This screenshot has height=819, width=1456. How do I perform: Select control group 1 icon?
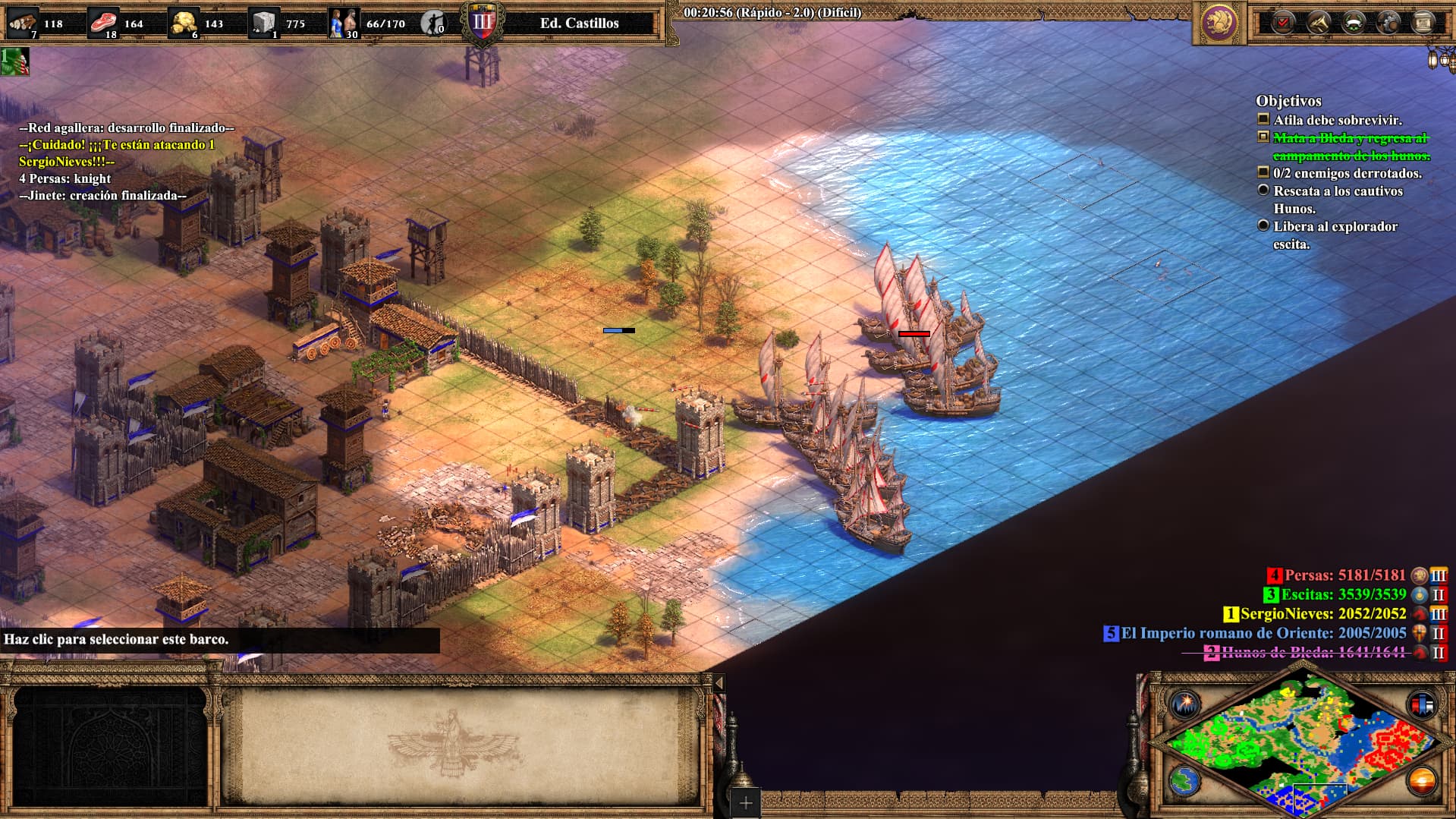[x=14, y=61]
